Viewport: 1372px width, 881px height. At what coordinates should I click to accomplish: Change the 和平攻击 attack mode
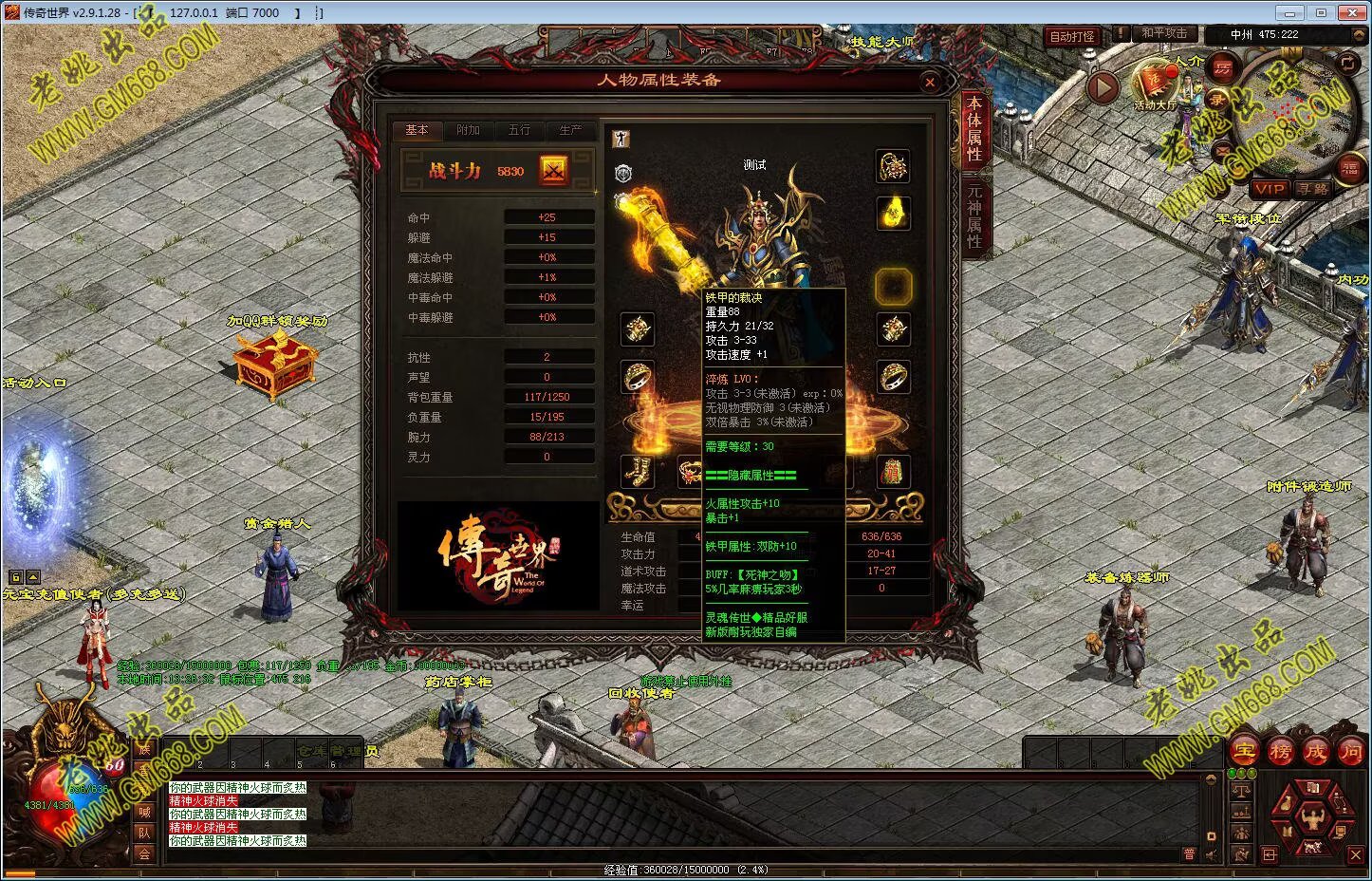click(1163, 33)
